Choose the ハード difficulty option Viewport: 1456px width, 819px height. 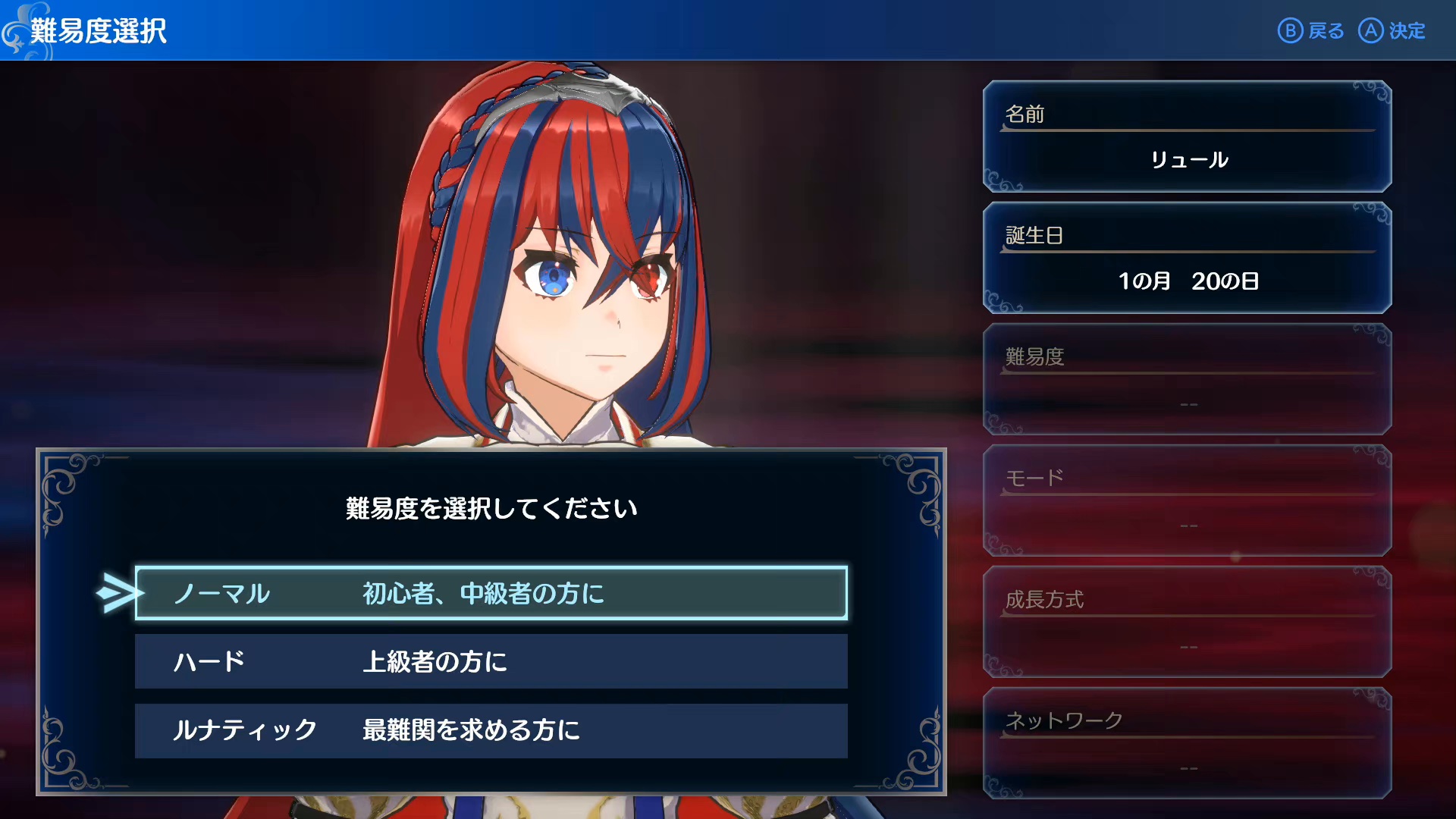click(491, 661)
